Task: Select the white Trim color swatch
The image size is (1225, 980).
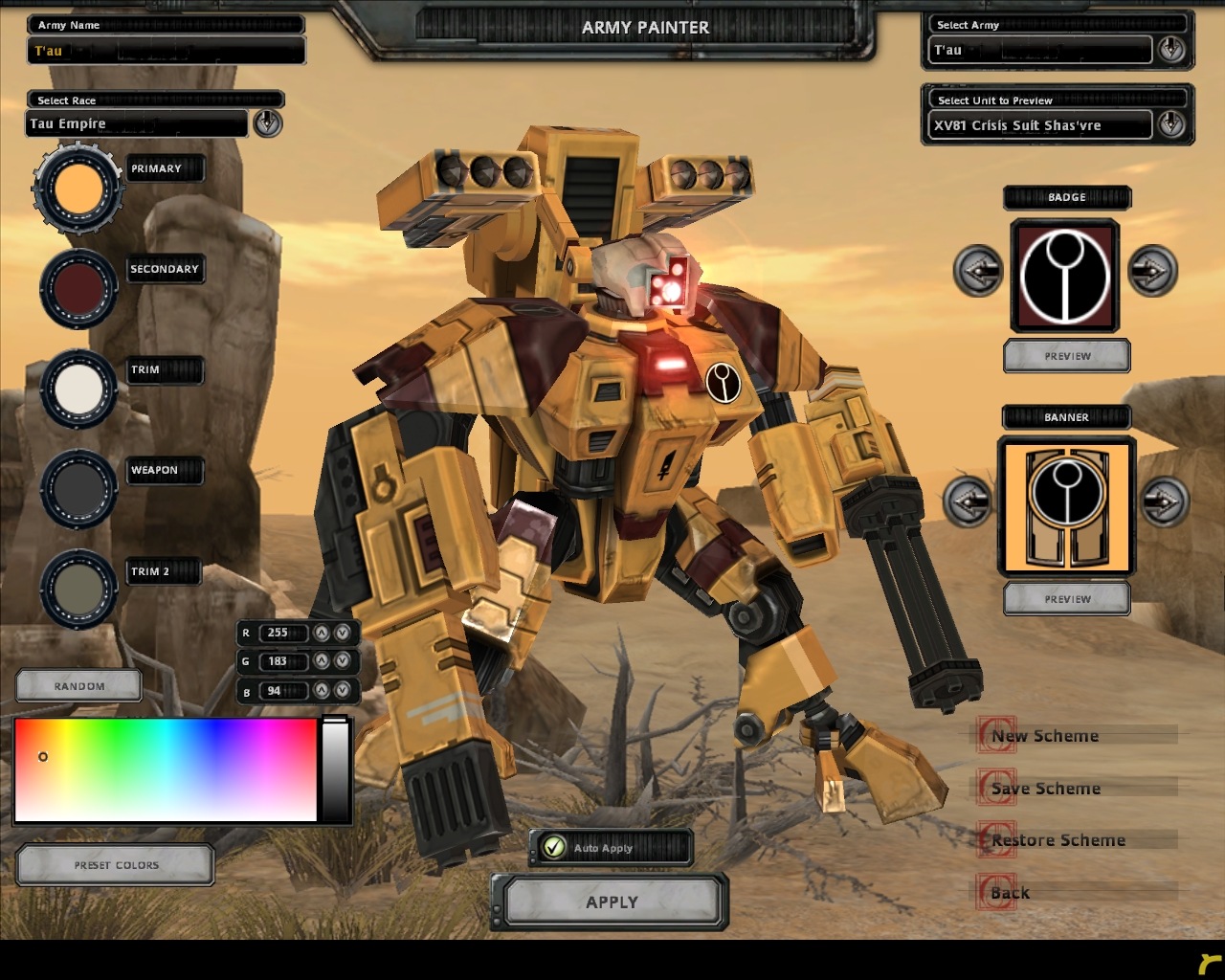Action: pyautogui.click(x=78, y=390)
